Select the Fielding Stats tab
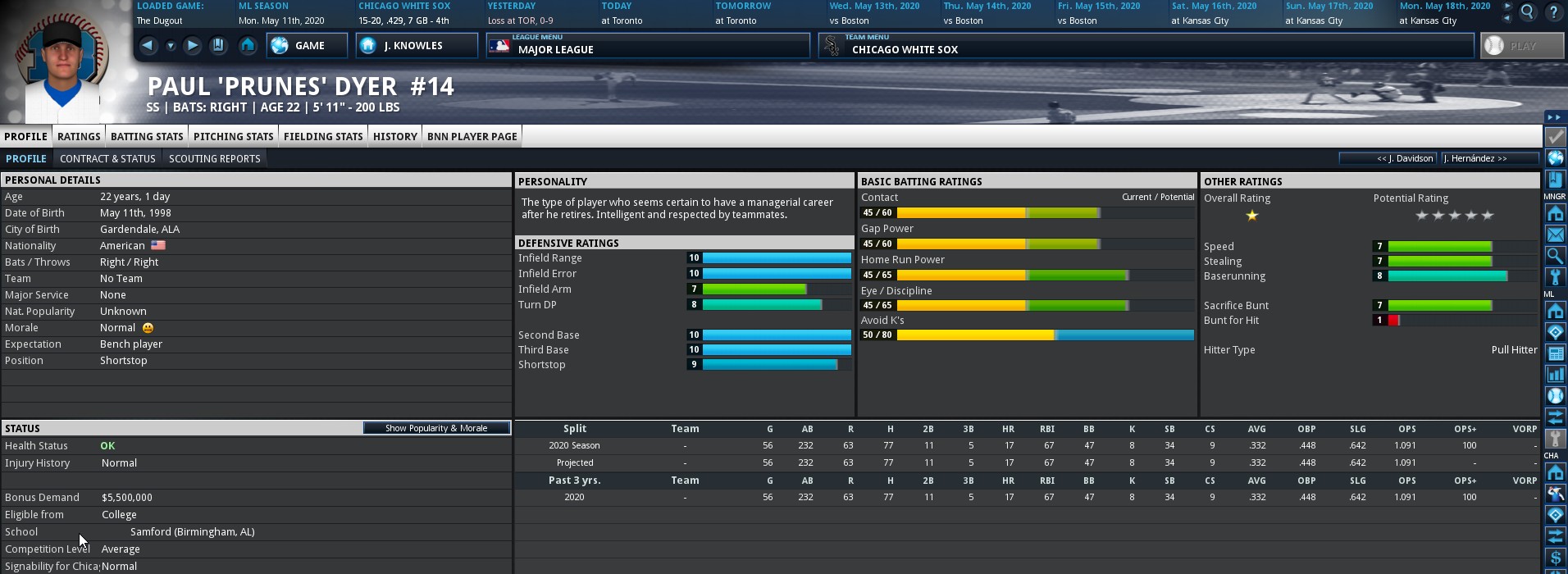 click(x=323, y=136)
